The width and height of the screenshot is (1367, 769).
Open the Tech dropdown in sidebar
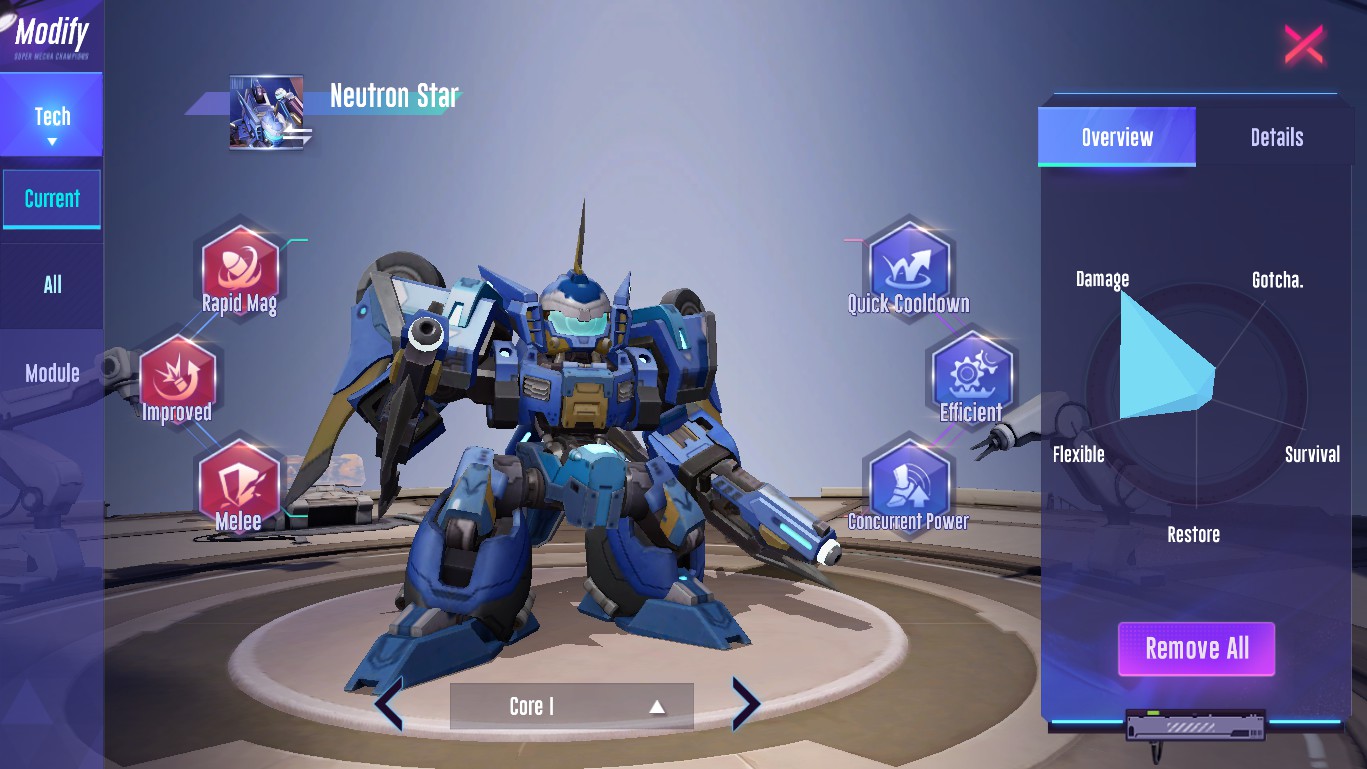pos(52,125)
